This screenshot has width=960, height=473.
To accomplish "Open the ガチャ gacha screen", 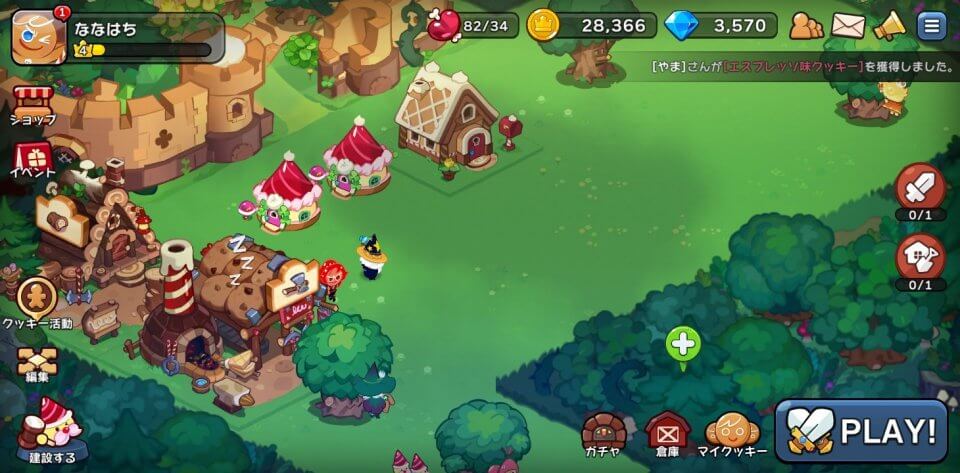I will 605,434.
